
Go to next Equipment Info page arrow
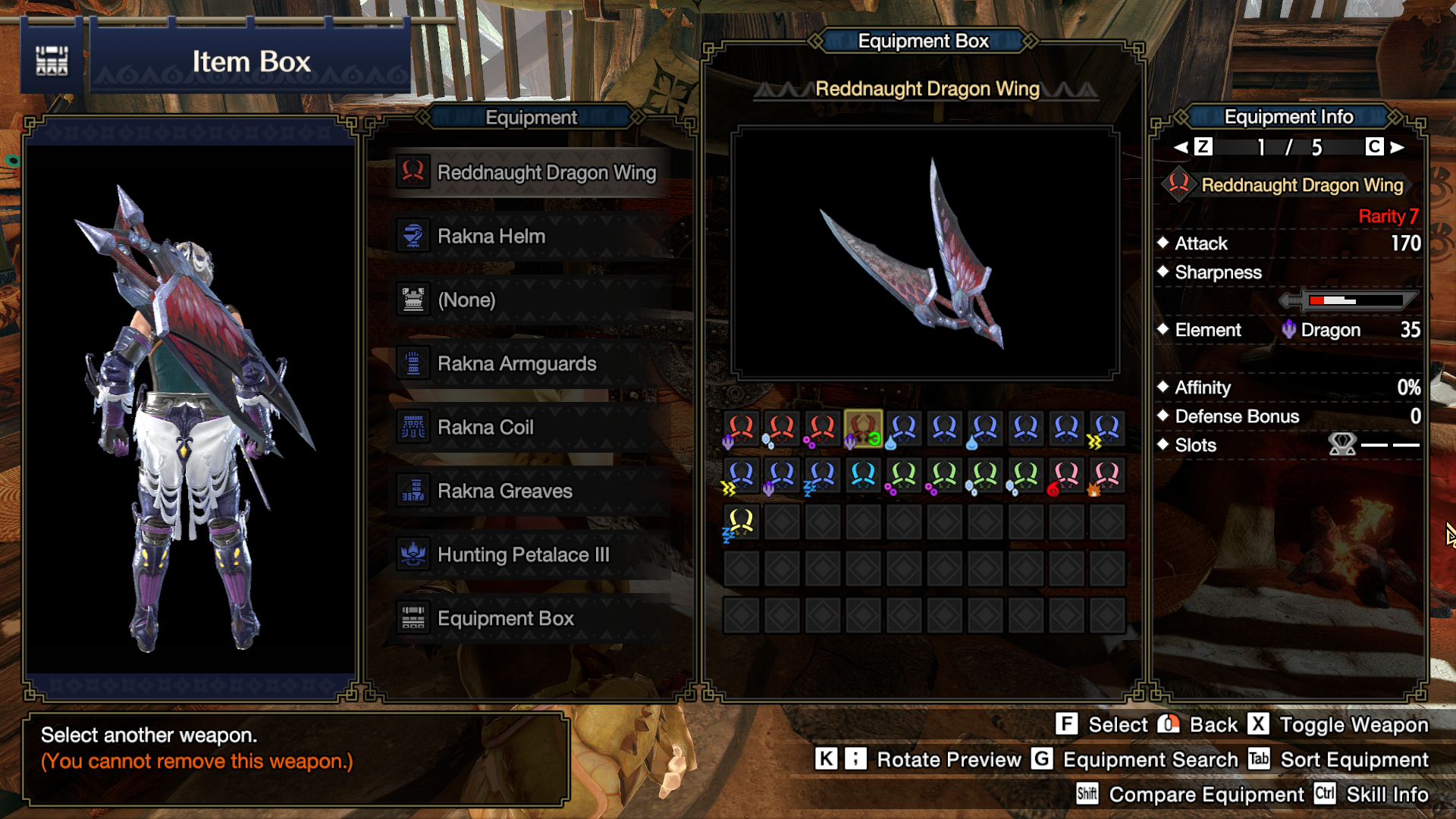coord(1398,147)
